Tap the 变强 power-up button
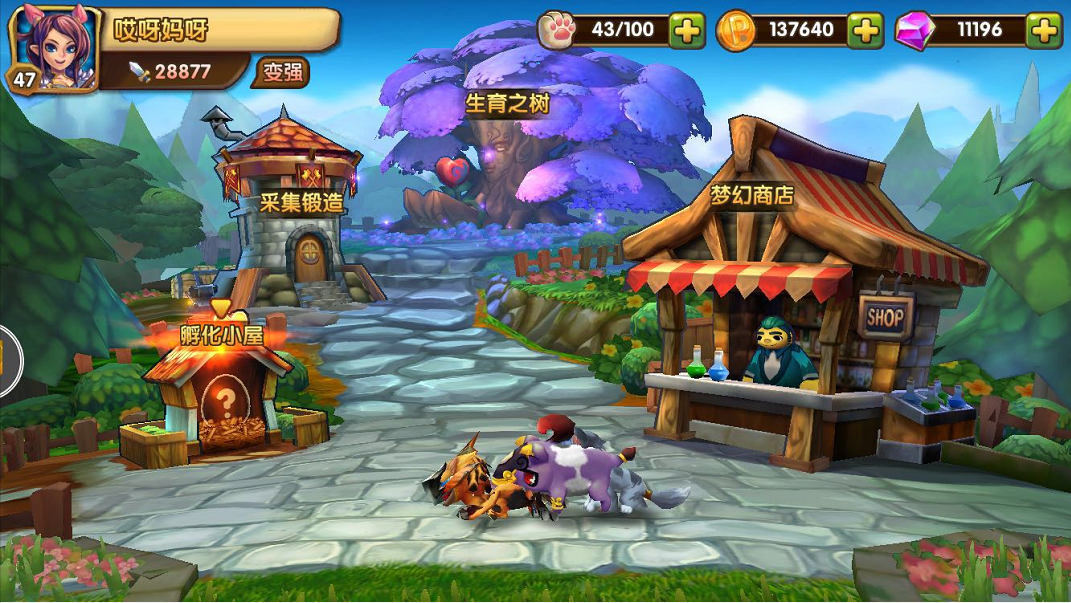 point(282,72)
